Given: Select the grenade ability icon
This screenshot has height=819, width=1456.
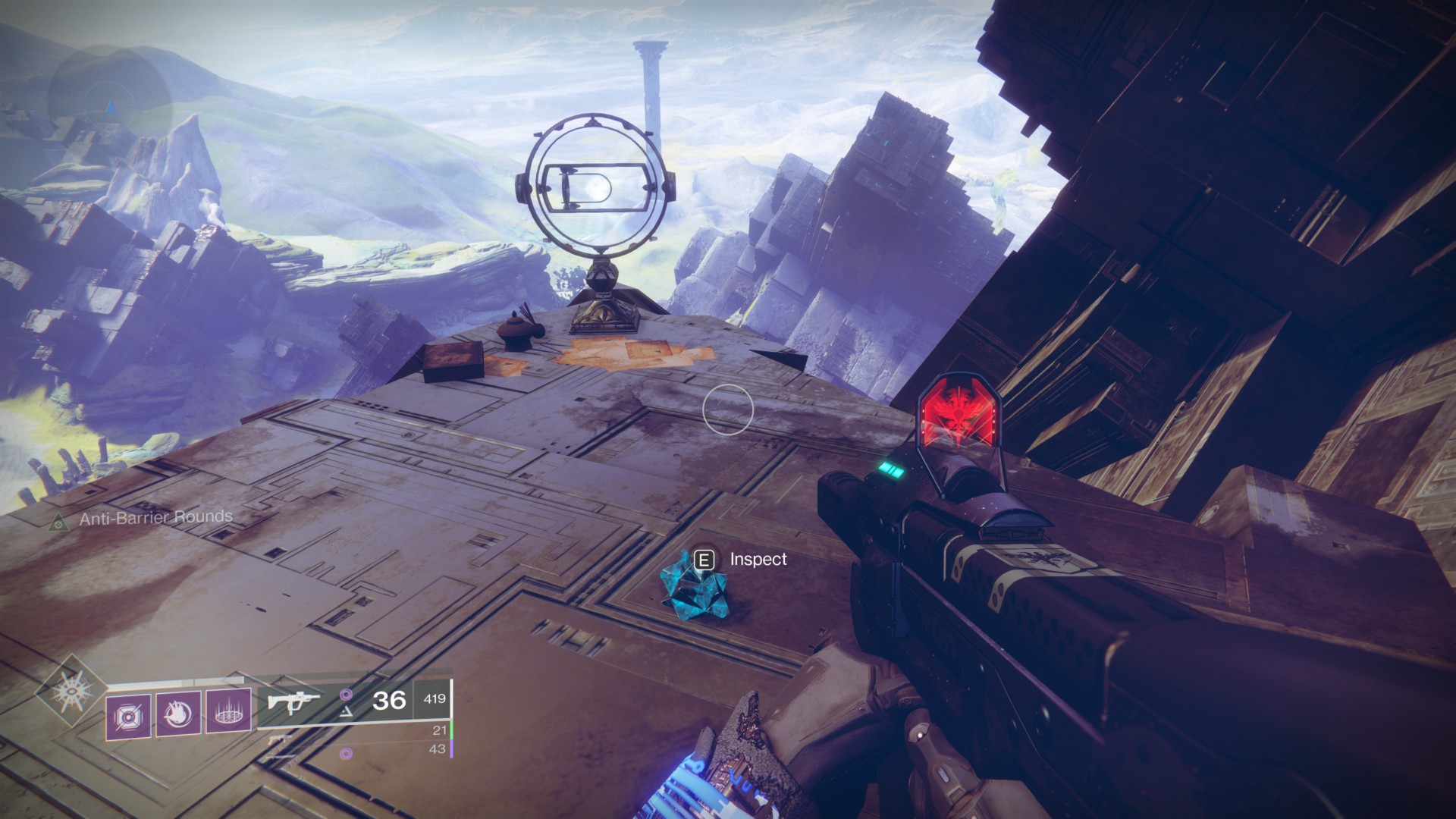Looking at the screenshot, I should tap(128, 715).
